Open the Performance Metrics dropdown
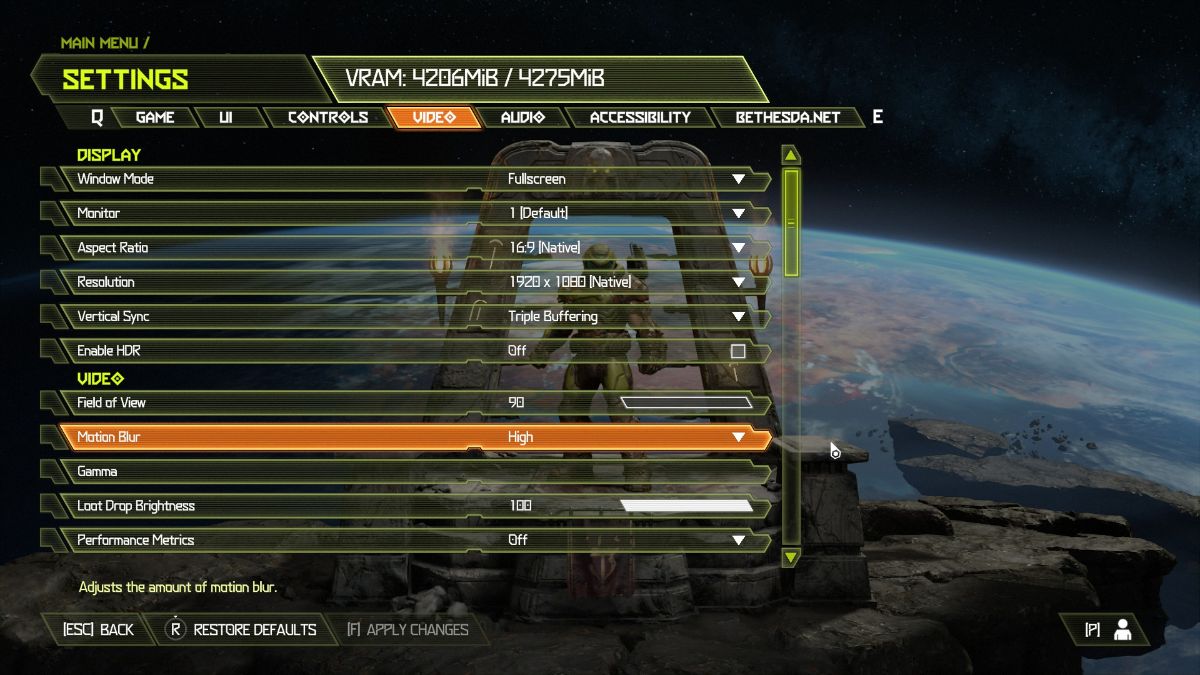This screenshot has width=1200, height=675. coord(738,540)
